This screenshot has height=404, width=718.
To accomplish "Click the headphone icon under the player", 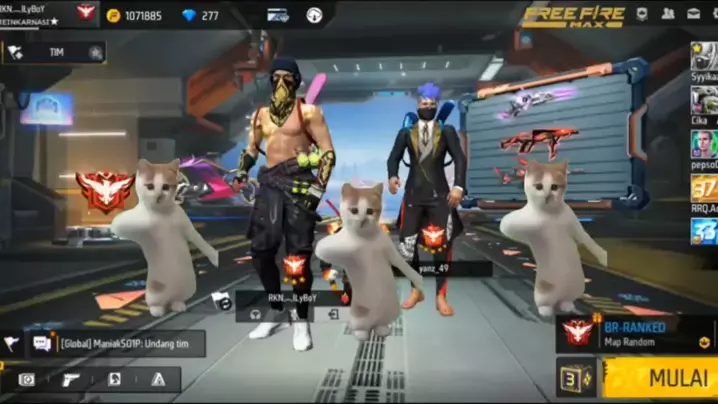I will 256,314.
